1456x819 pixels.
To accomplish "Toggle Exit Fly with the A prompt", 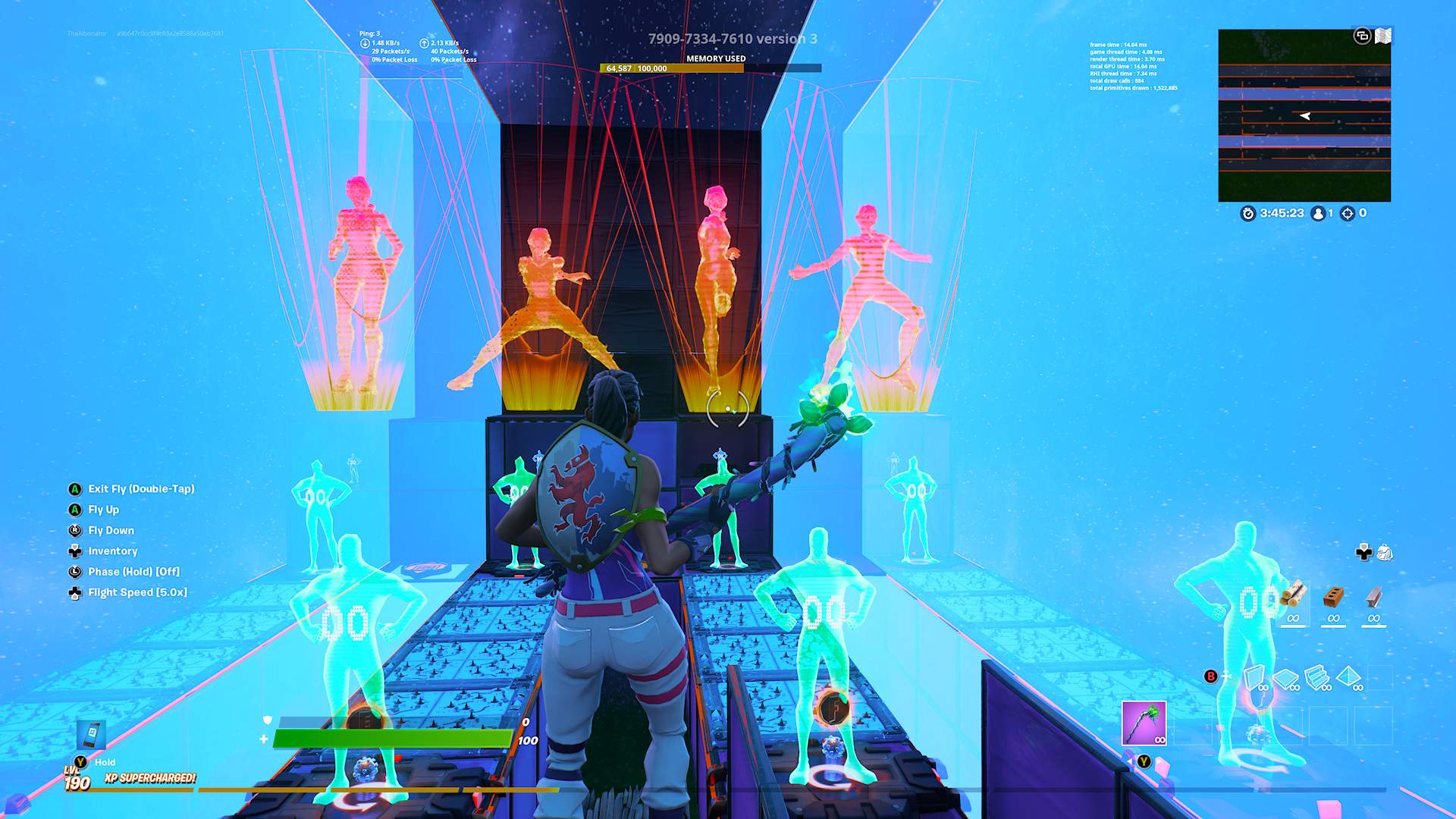I will tap(140, 489).
